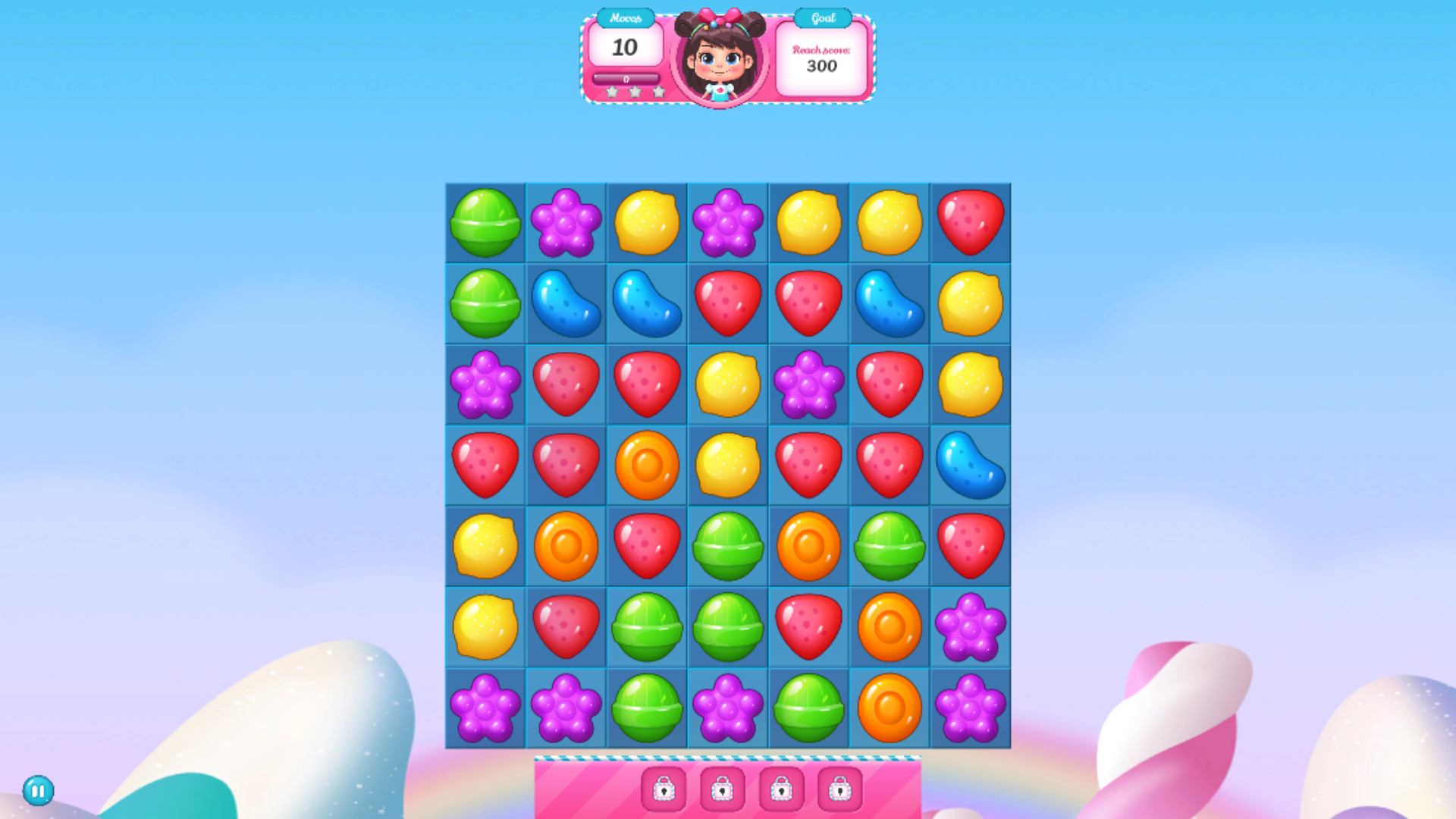The height and width of the screenshot is (819, 1456).
Task: Select the green lollipop in the top-left corner
Action: [485, 223]
